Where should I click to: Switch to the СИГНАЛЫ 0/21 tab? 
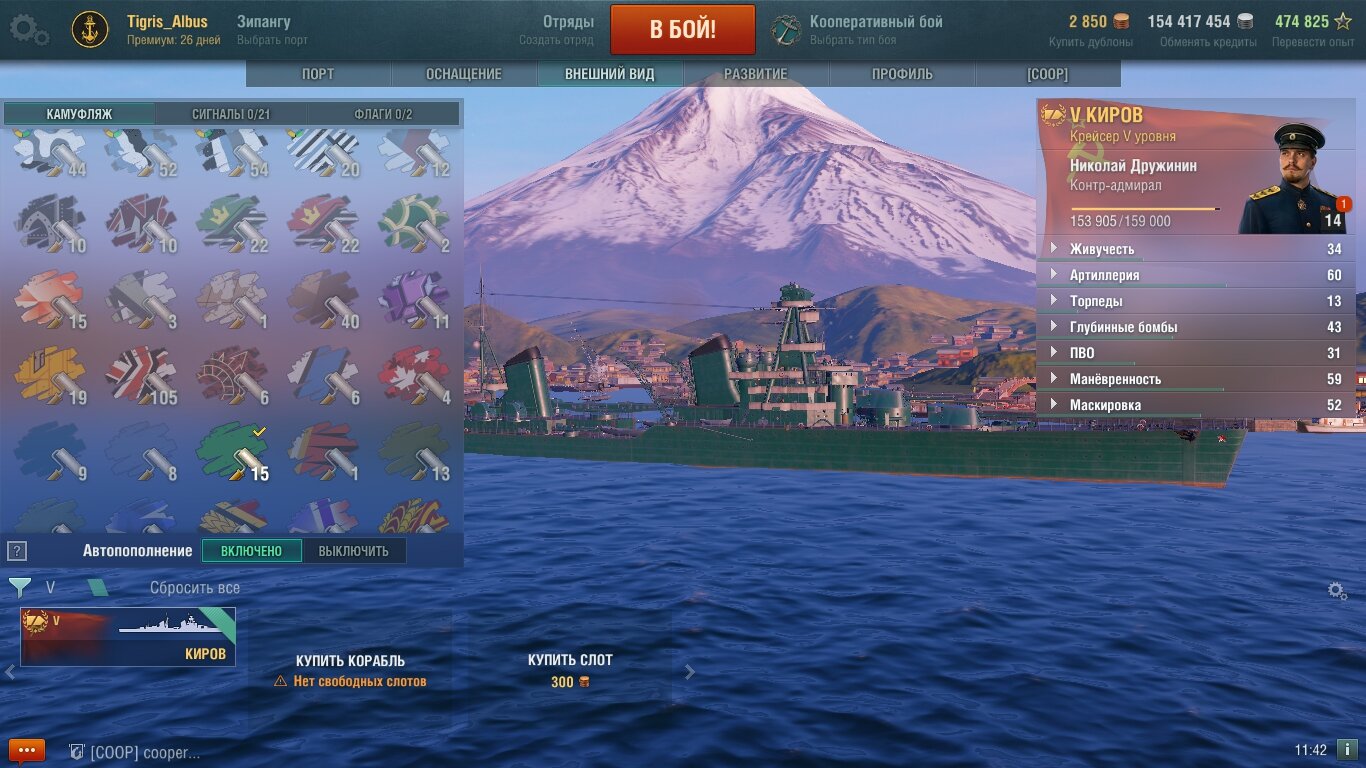click(x=231, y=114)
